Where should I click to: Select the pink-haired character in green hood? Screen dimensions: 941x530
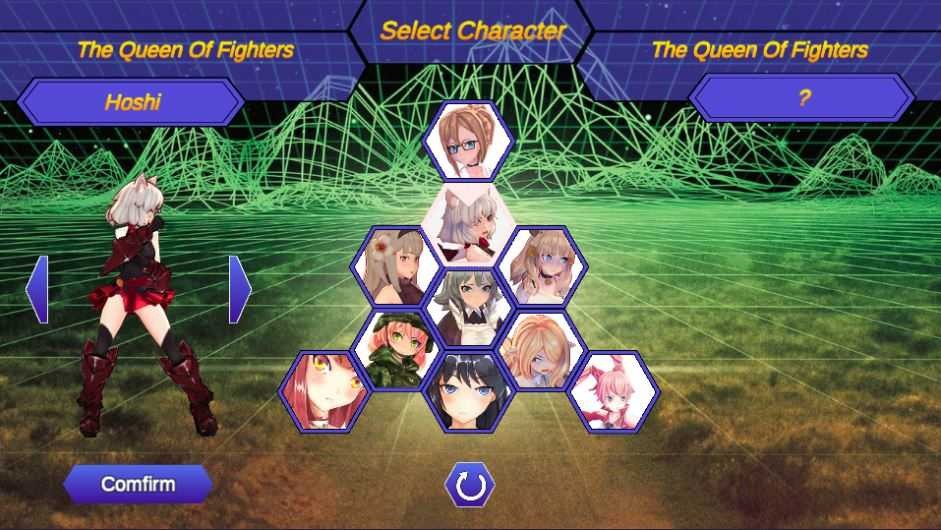coord(397,350)
